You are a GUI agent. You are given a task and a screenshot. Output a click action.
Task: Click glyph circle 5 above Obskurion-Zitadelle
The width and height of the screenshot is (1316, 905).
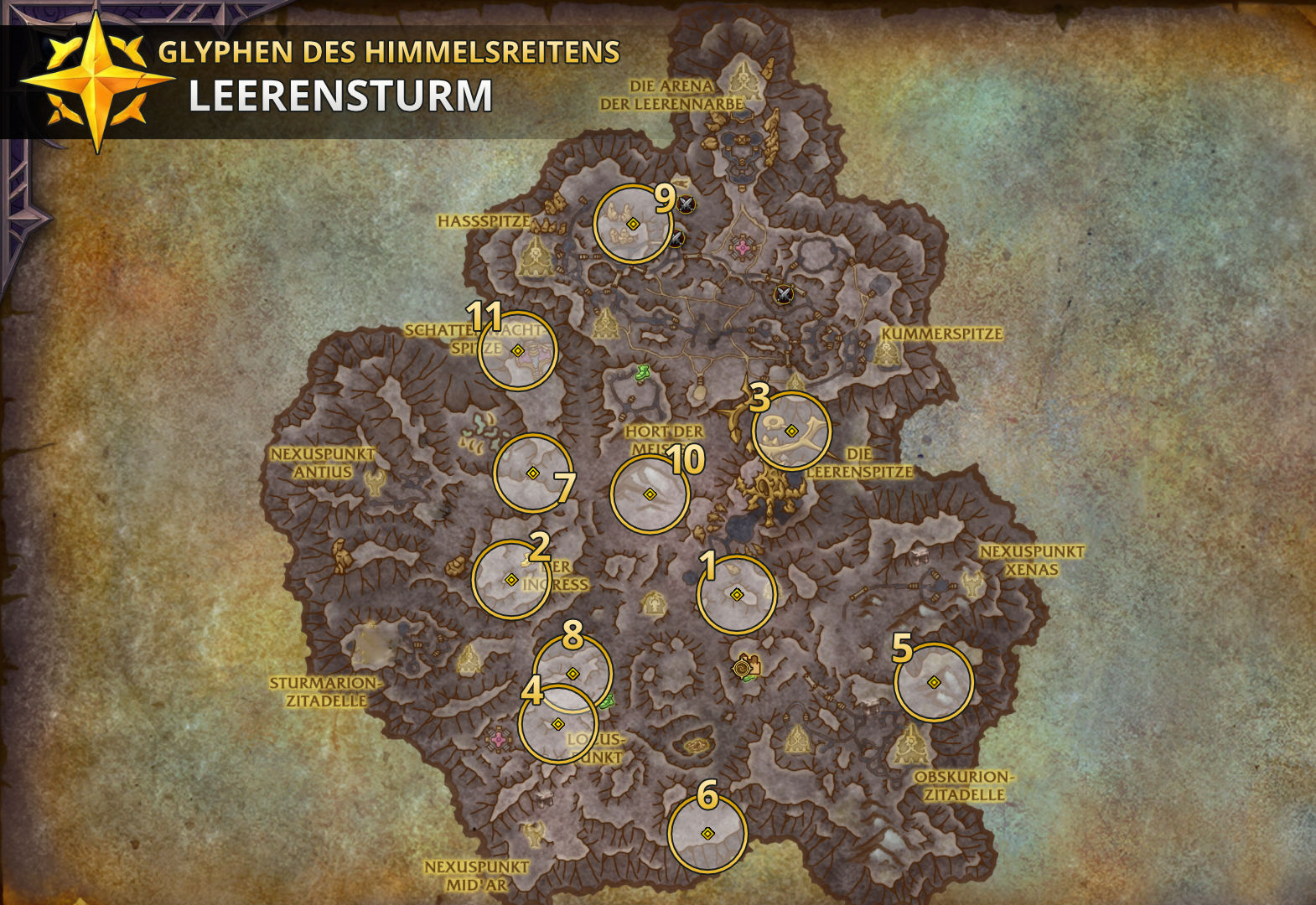pos(933,683)
